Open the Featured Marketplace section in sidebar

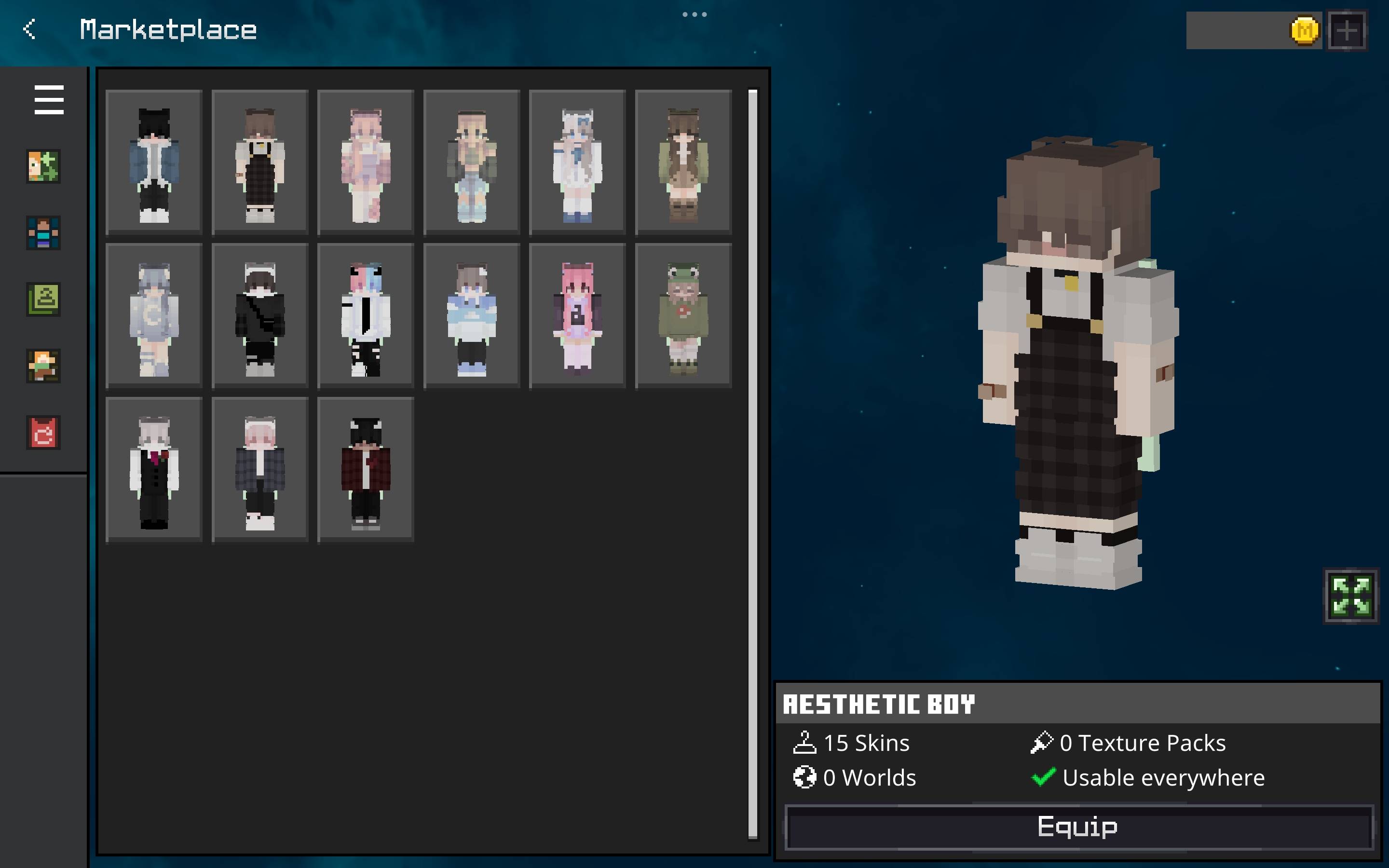click(x=43, y=167)
